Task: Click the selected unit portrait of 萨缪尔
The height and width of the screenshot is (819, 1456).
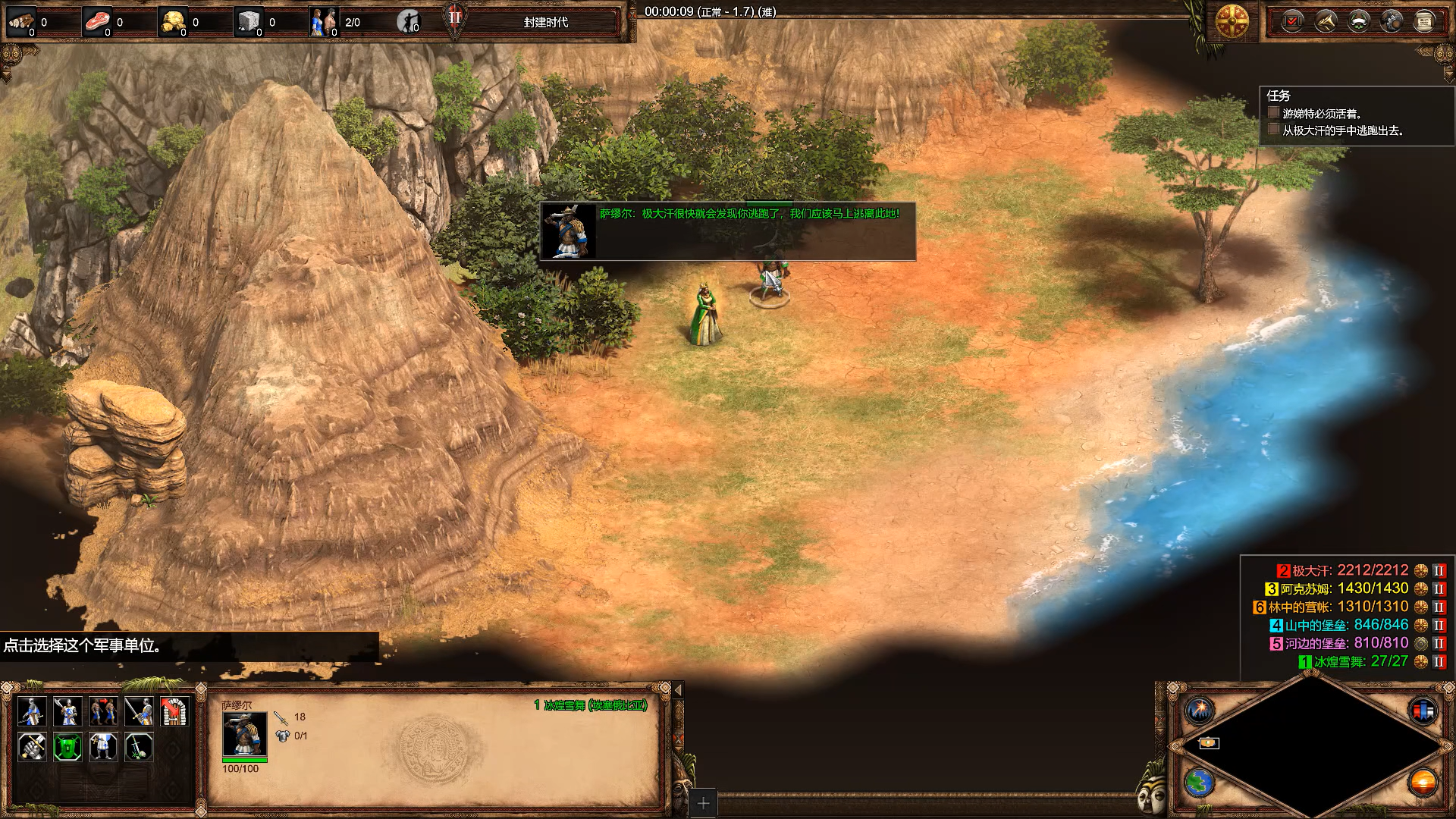Action: [x=244, y=733]
